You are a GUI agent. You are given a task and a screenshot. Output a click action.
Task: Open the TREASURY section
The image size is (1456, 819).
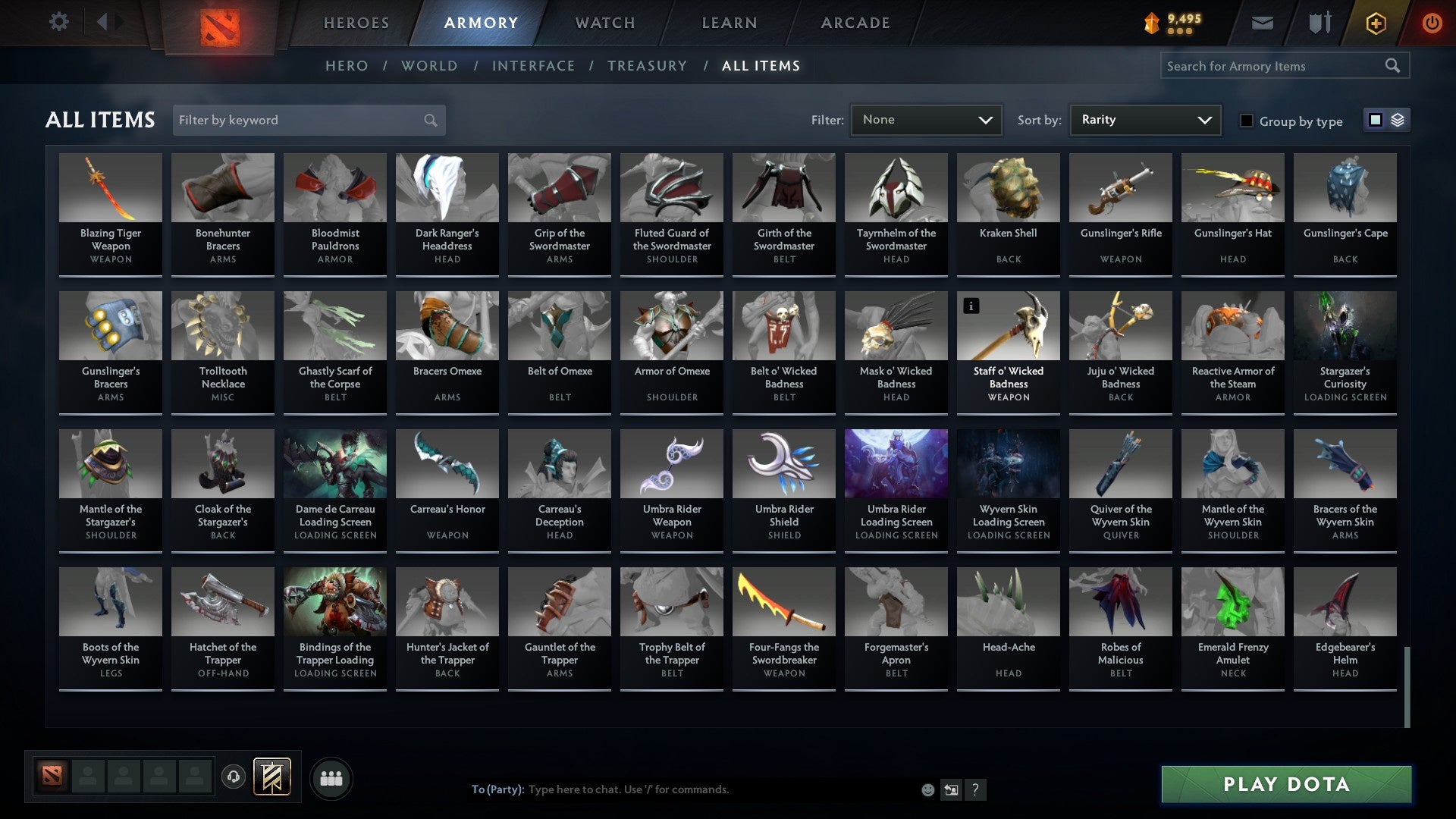648,66
